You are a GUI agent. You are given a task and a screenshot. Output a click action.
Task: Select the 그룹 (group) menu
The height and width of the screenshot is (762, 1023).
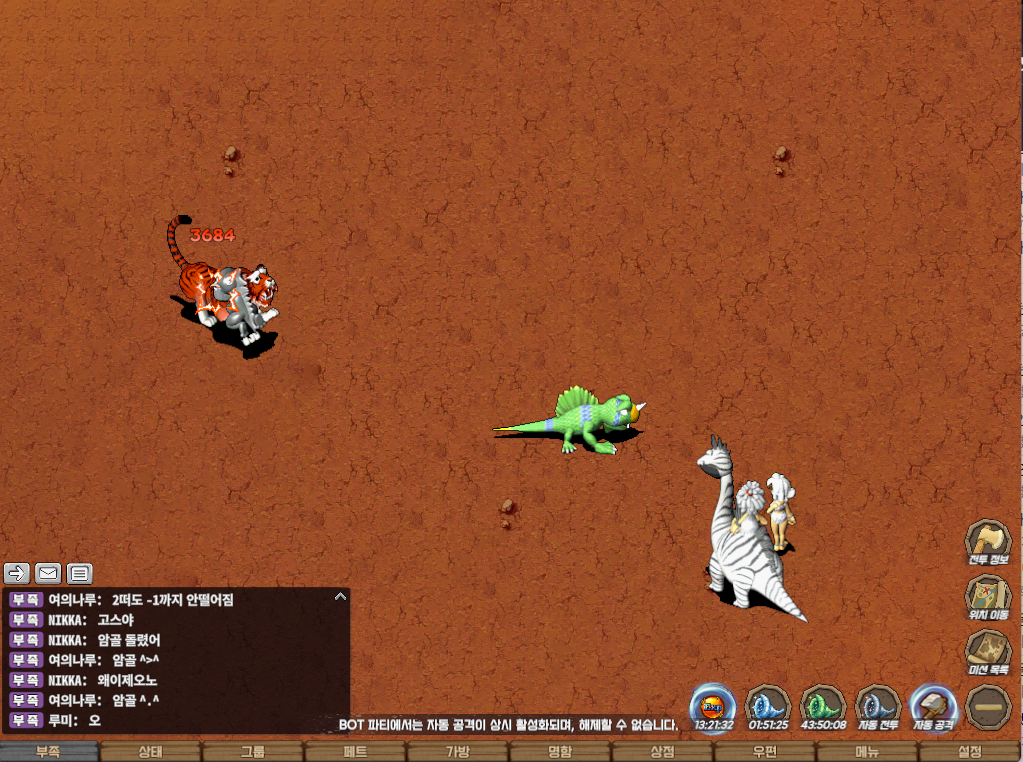pyautogui.click(x=253, y=752)
